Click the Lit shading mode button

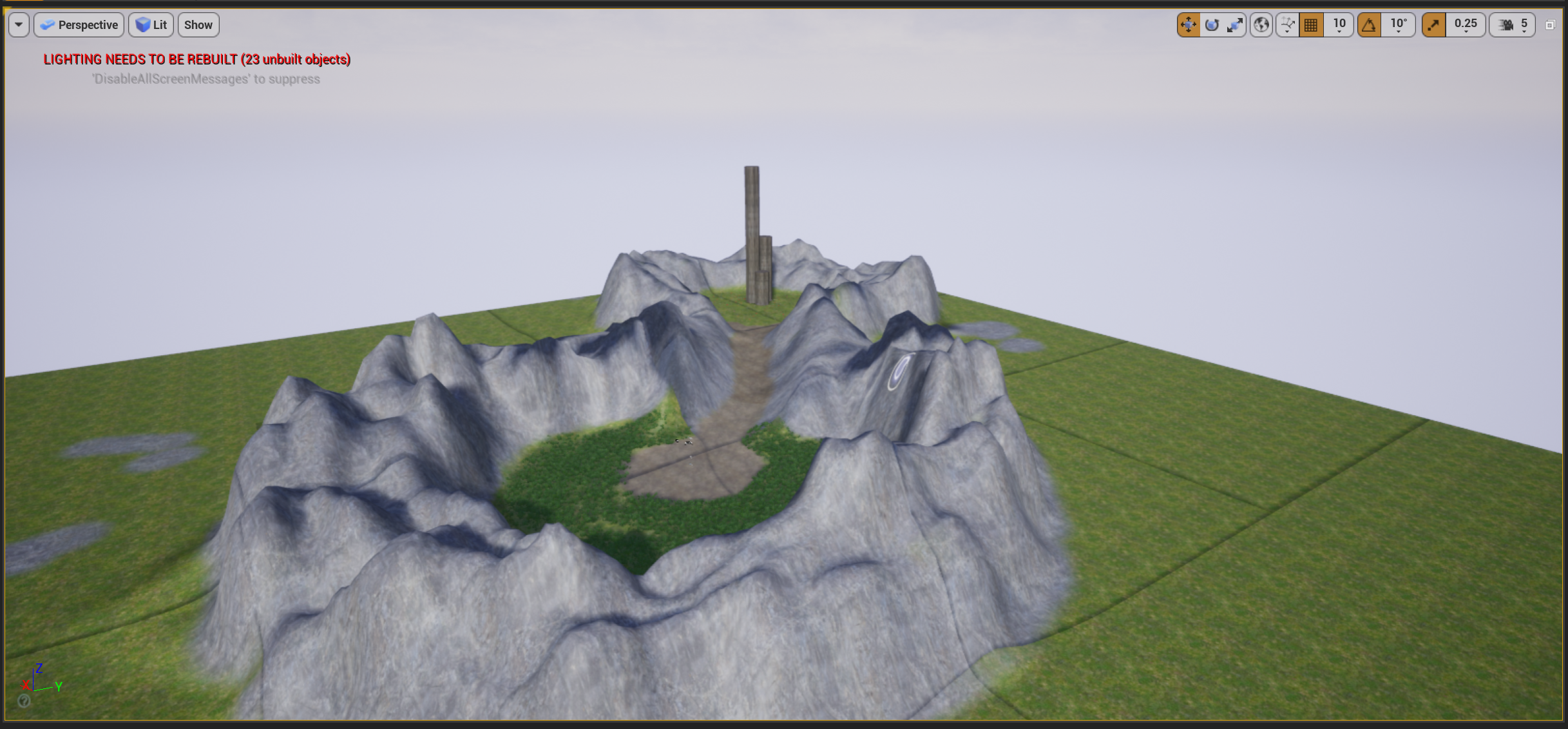point(151,24)
